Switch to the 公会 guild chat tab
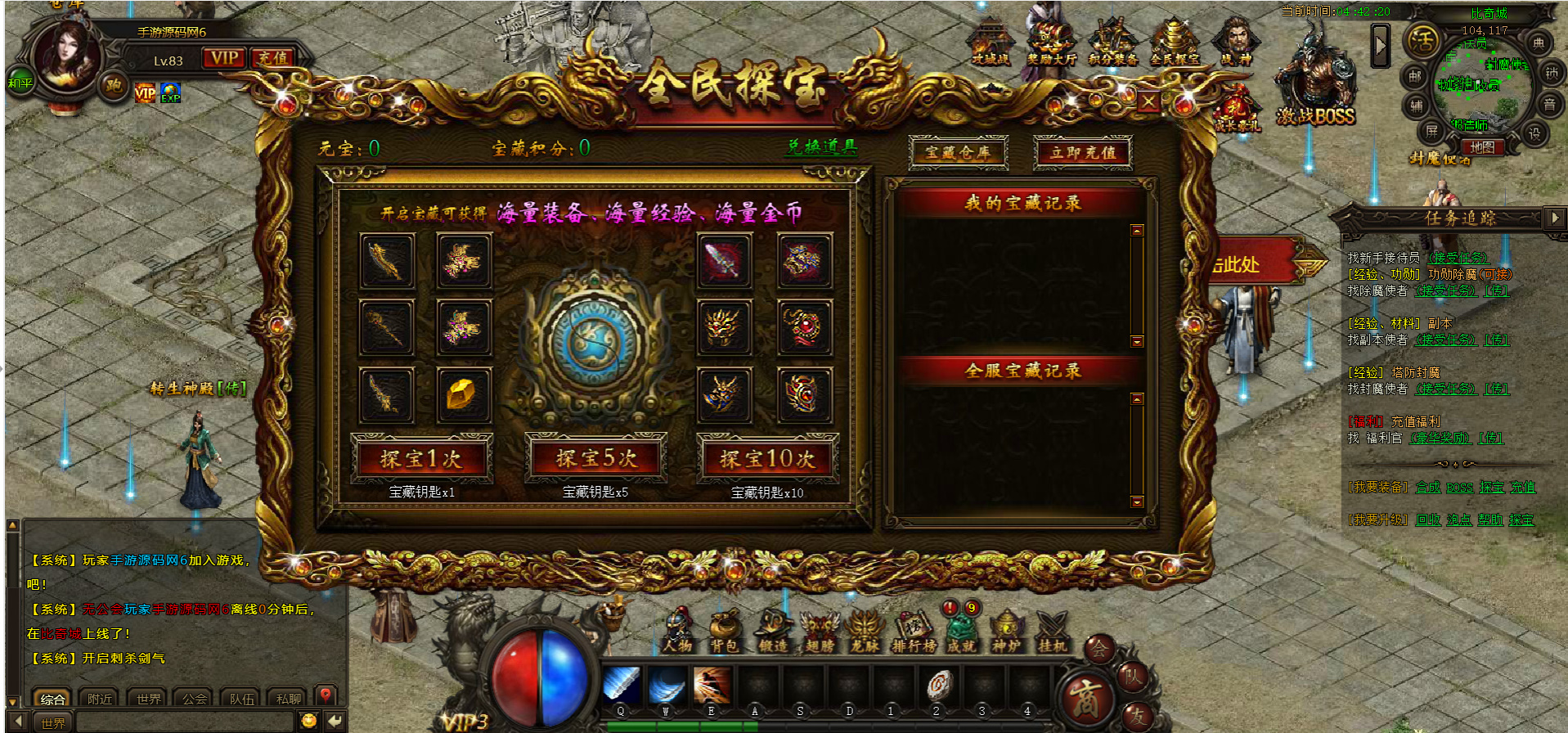The image size is (1568, 733). pos(195,699)
